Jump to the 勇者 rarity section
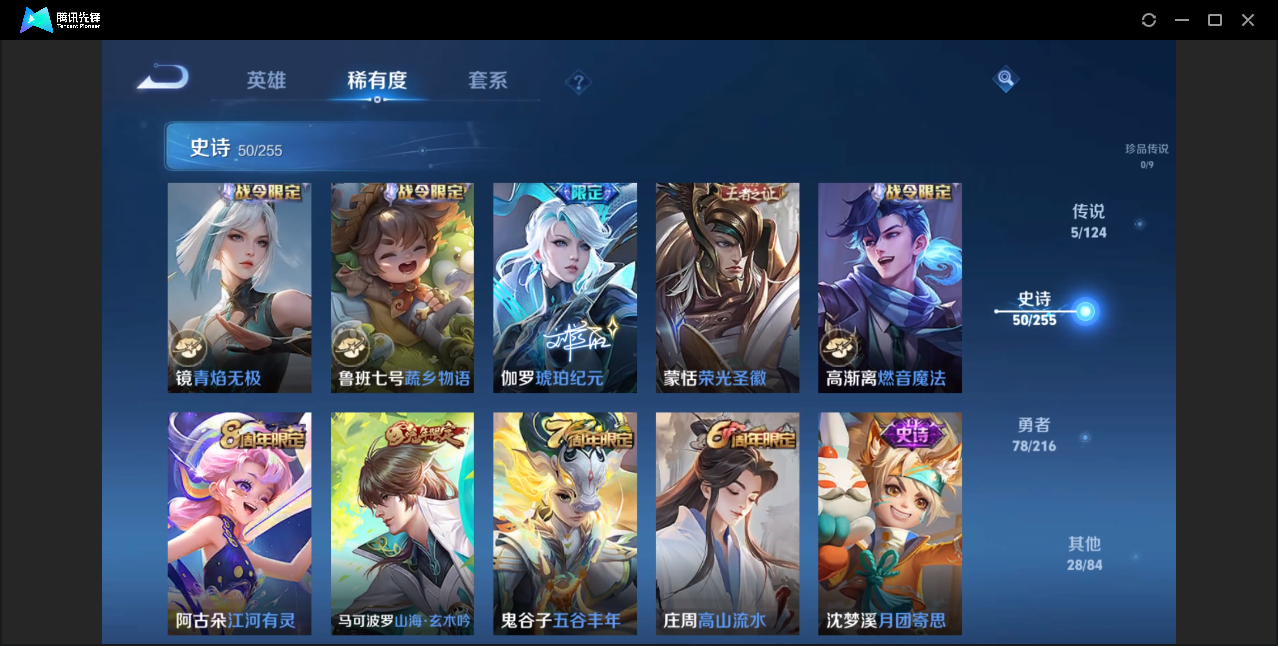This screenshot has height=646, width=1278. (1034, 434)
